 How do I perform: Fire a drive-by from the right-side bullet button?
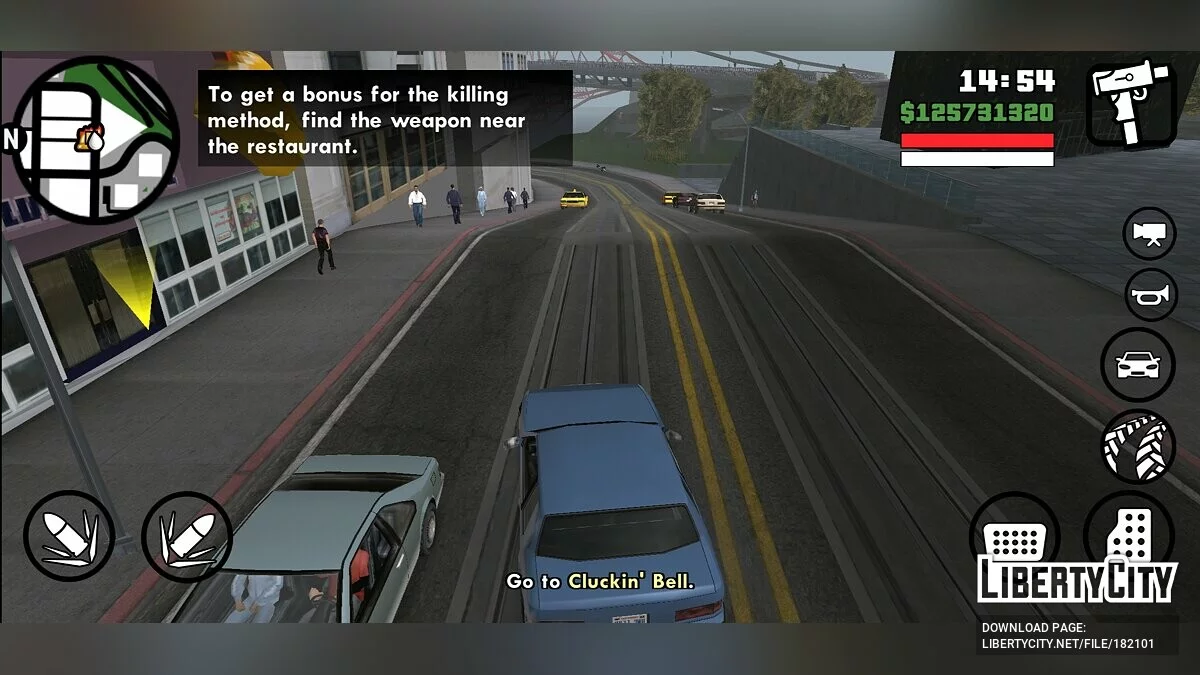(x=187, y=537)
